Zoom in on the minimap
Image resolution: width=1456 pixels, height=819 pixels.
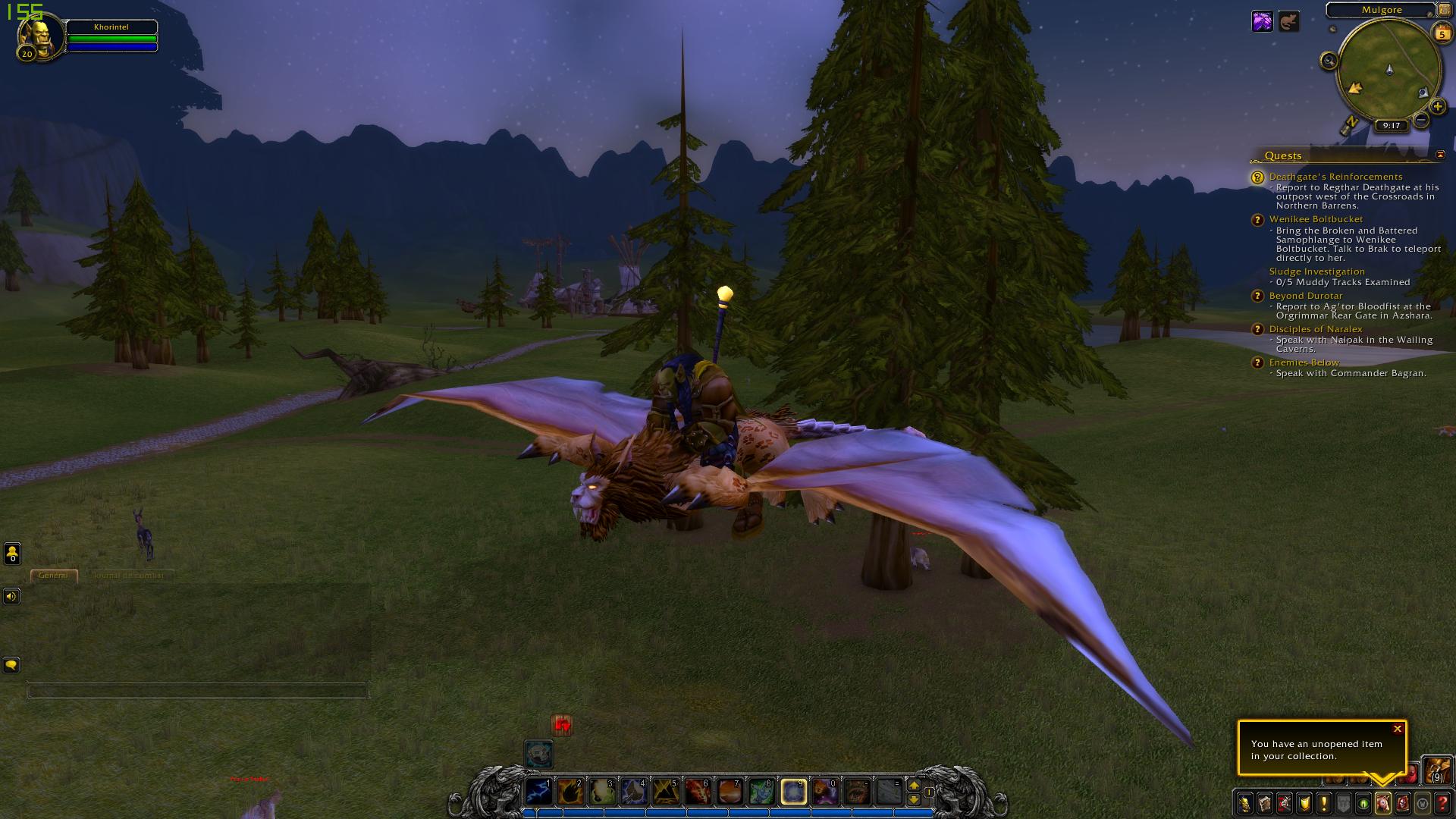pyautogui.click(x=1437, y=107)
